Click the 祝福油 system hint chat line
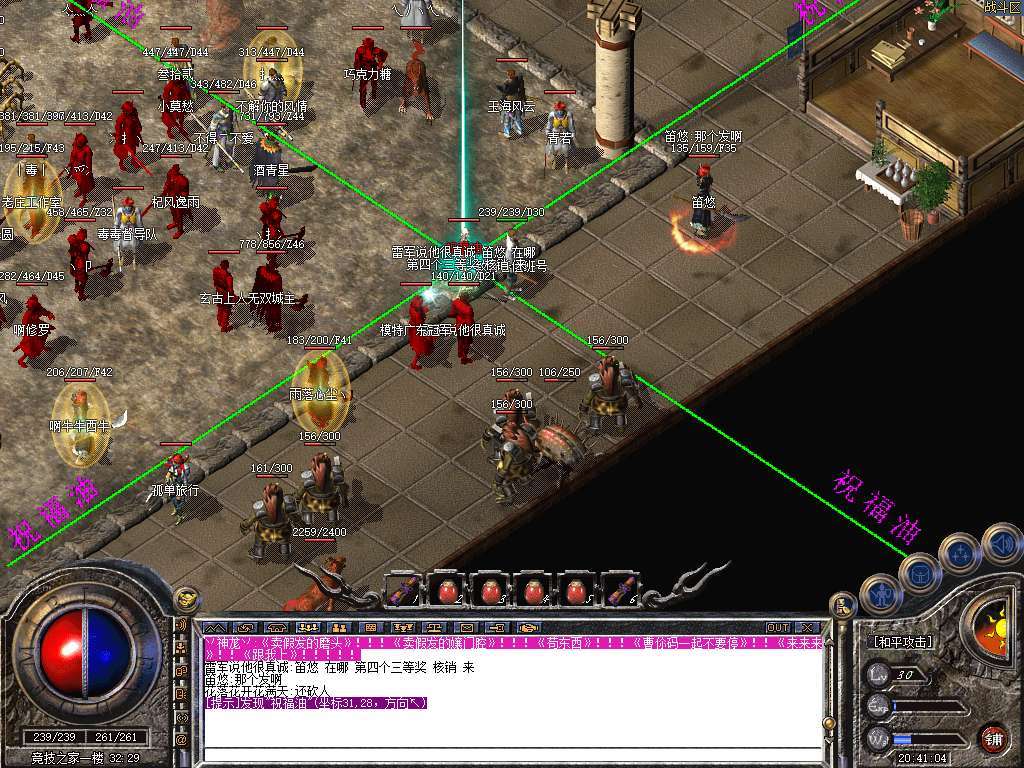This screenshot has width=1024, height=768. coord(316,703)
